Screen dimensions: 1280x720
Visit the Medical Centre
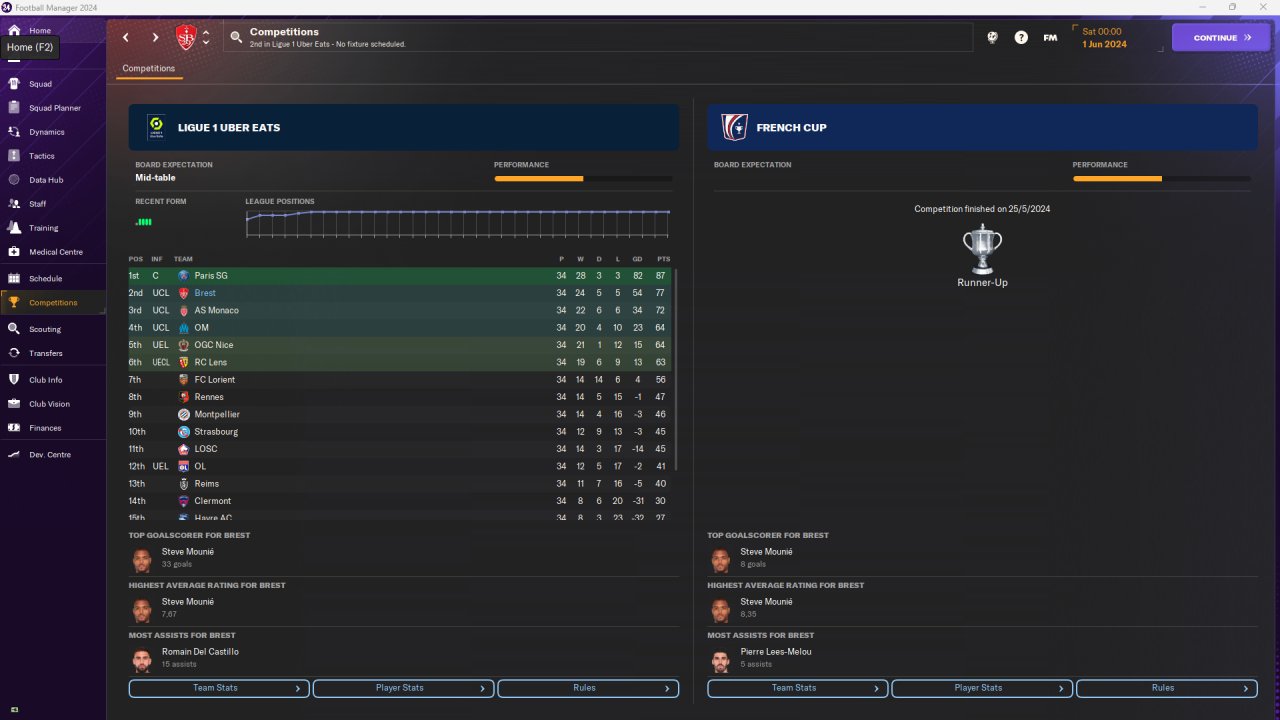click(x=55, y=252)
